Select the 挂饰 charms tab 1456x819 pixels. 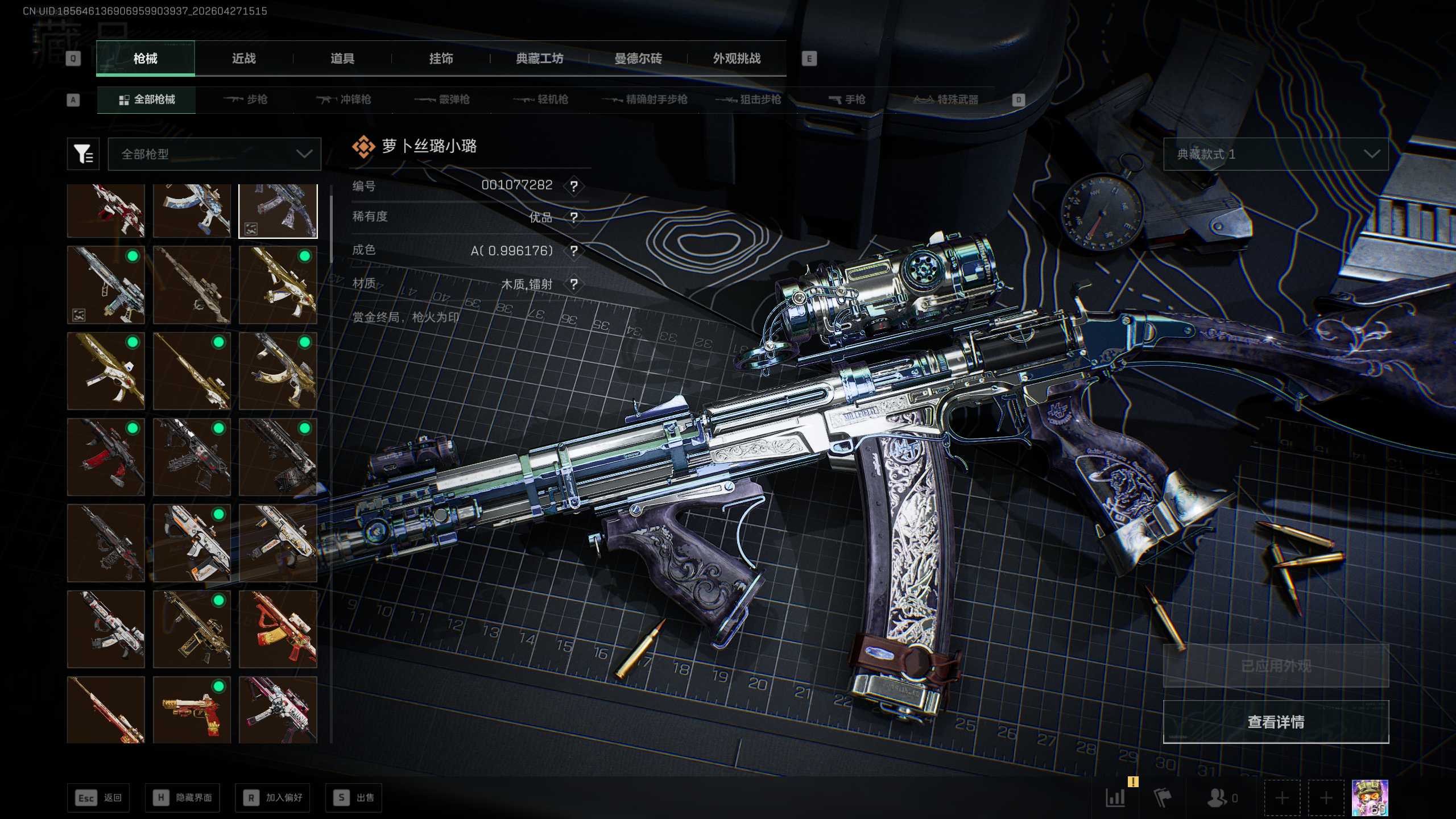coord(441,59)
